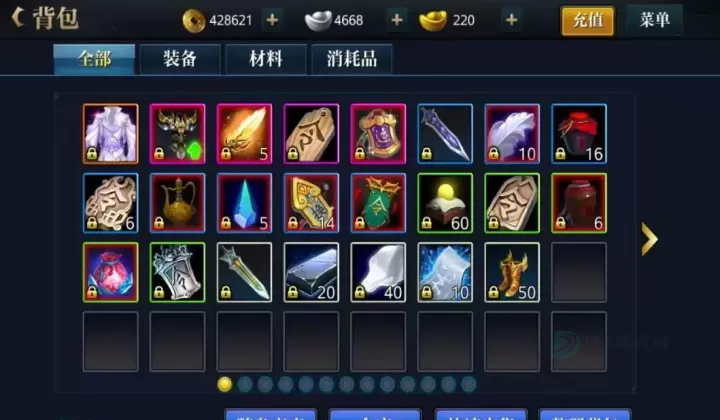The image size is (720, 420).
Task: Select the 全部 all-items tab
Action: 94,59
